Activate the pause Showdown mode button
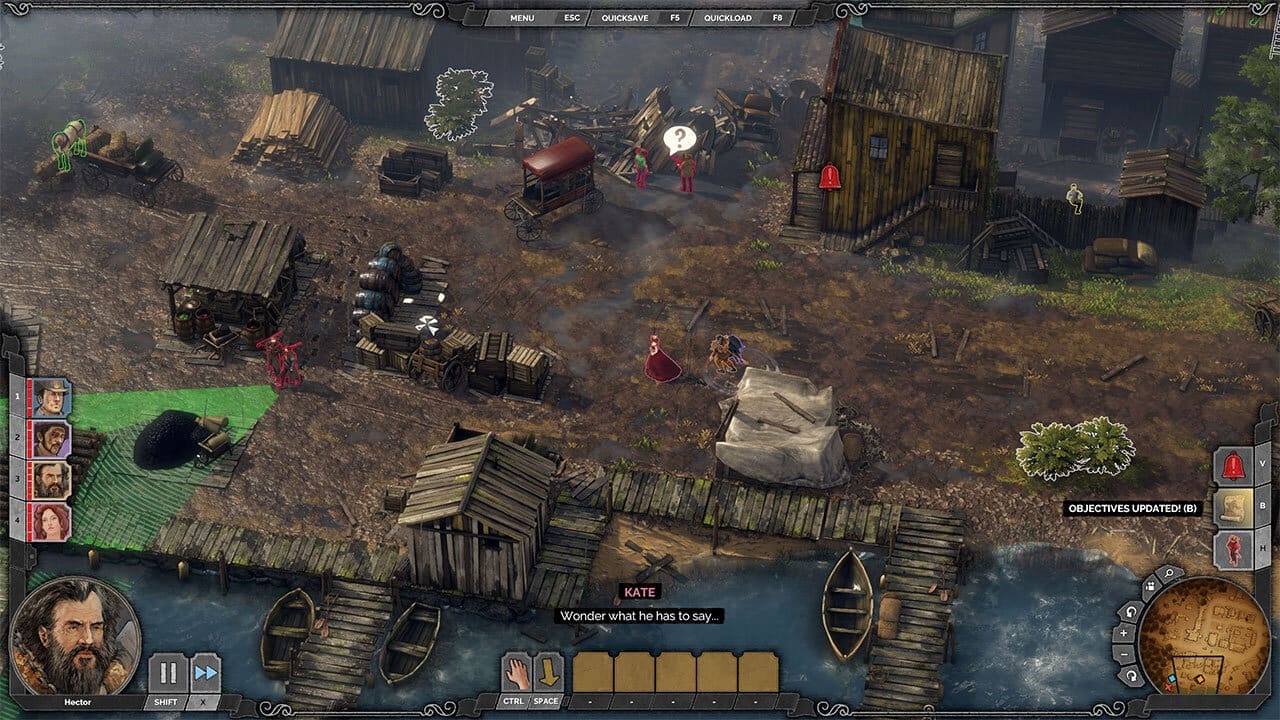The image size is (1280, 720). pyautogui.click(x=168, y=672)
